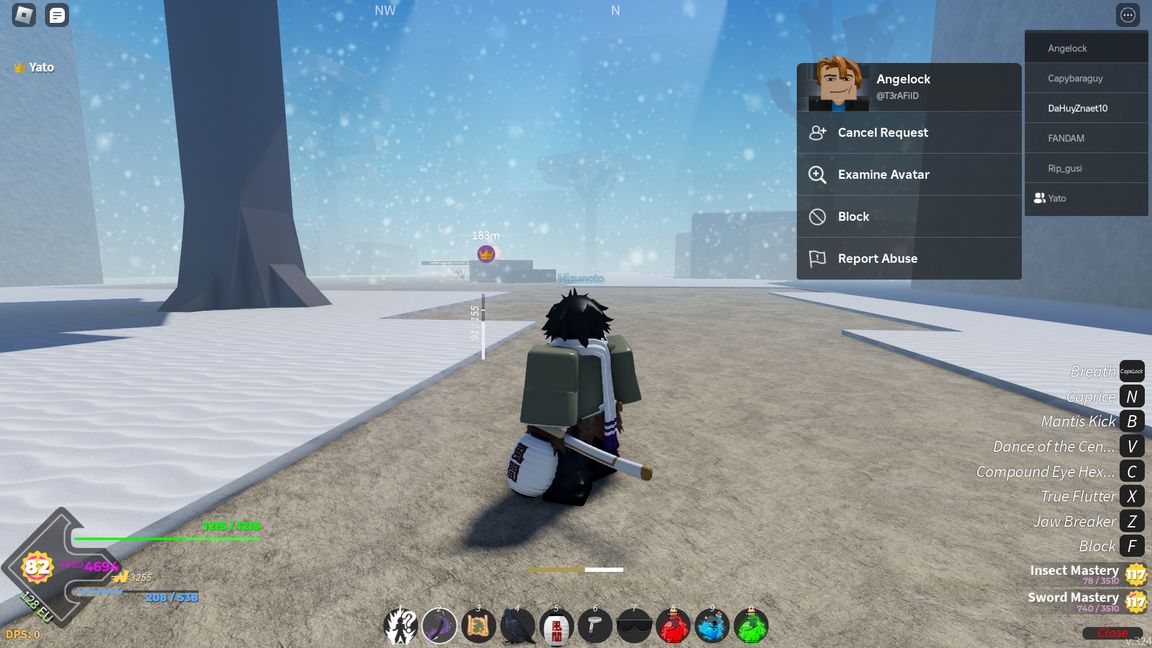Select the map scroll hotbar slot
The width and height of the screenshot is (1152, 648).
click(x=478, y=626)
